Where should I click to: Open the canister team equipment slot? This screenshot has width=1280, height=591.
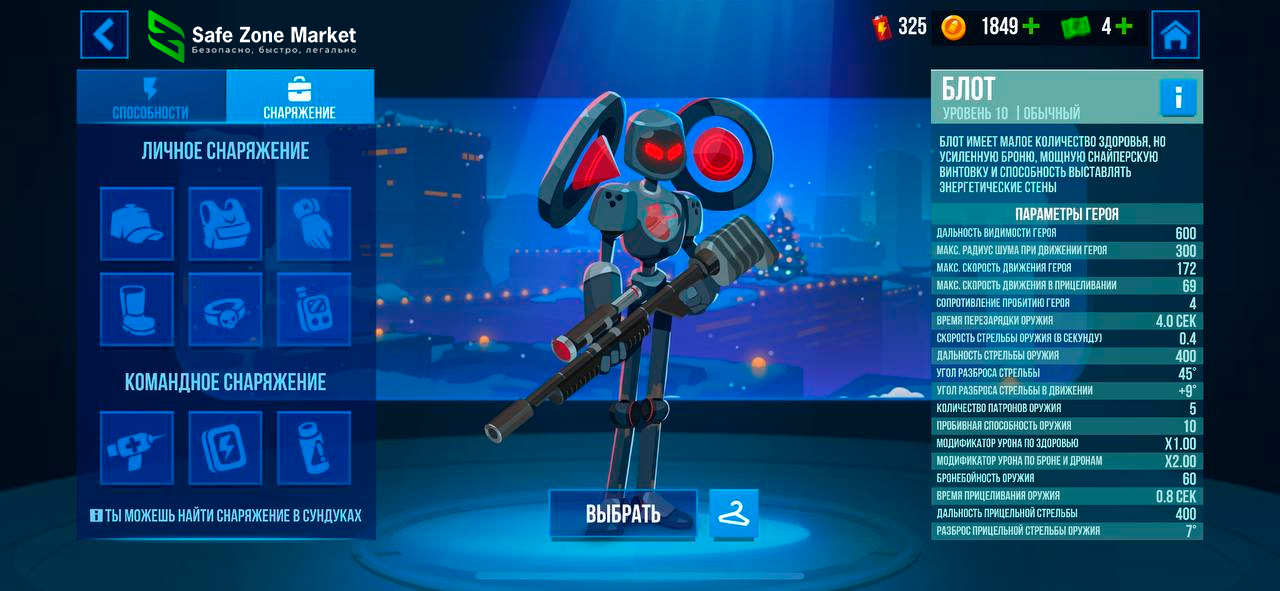coord(313,448)
